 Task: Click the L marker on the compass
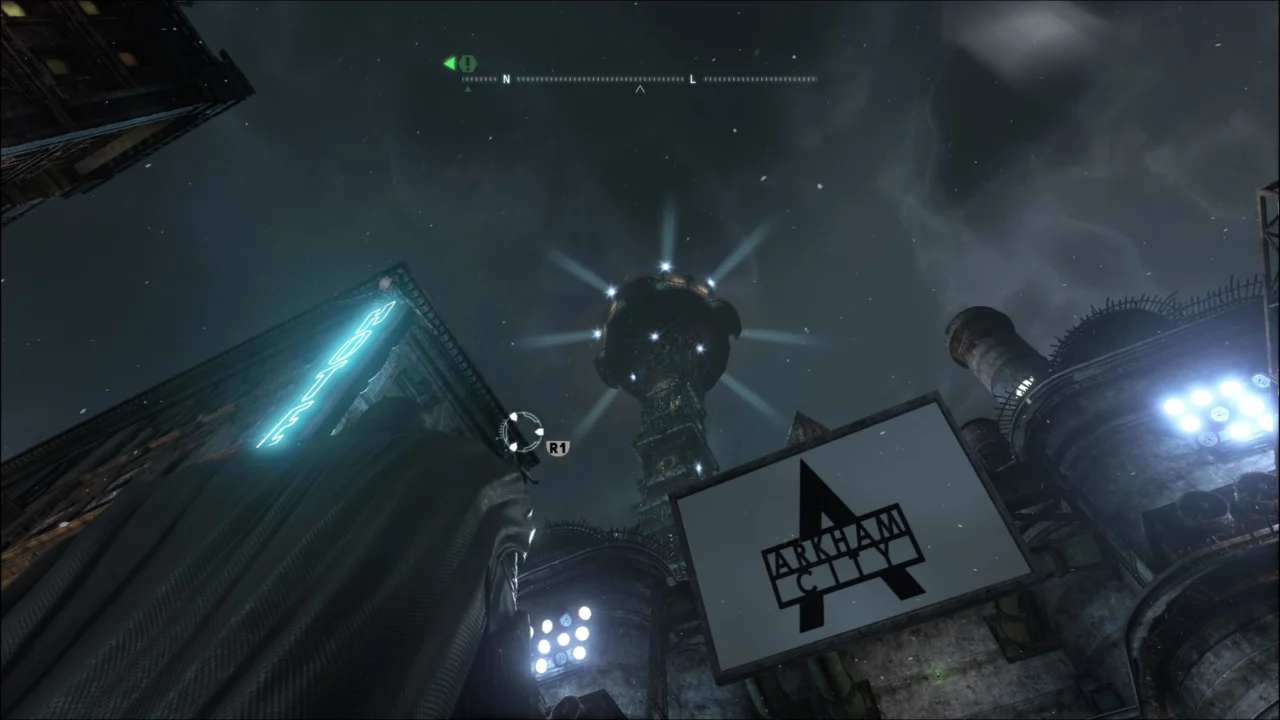click(x=692, y=79)
